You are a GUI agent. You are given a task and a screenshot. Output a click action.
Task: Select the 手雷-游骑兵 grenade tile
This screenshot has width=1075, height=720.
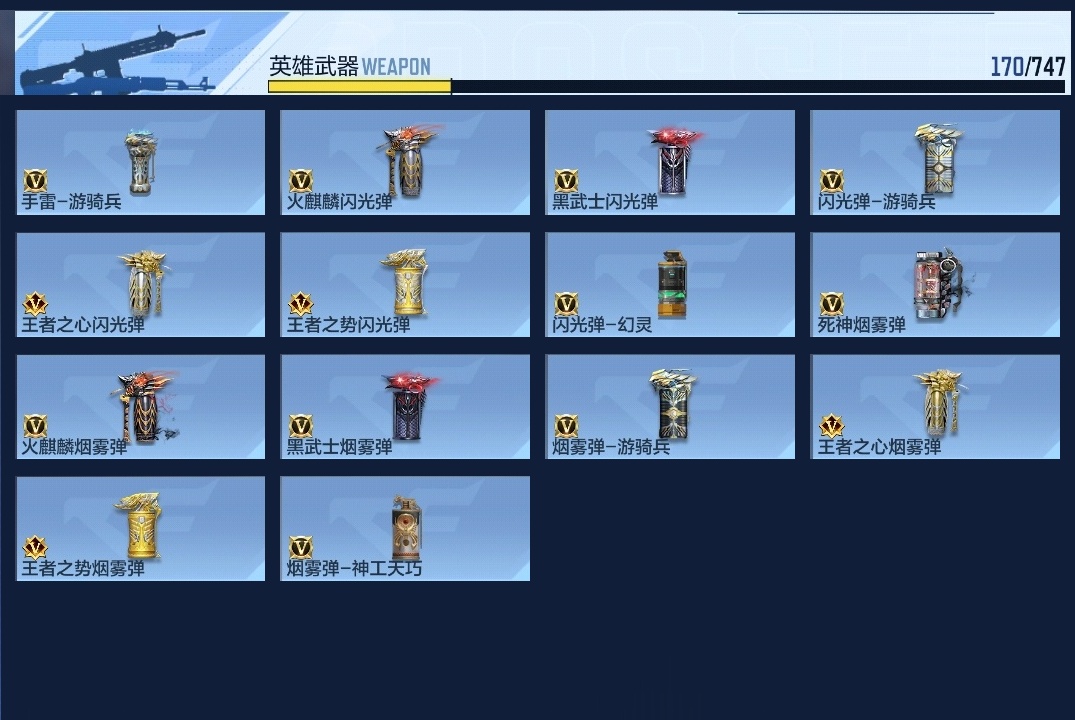click(x=141, y=162)
